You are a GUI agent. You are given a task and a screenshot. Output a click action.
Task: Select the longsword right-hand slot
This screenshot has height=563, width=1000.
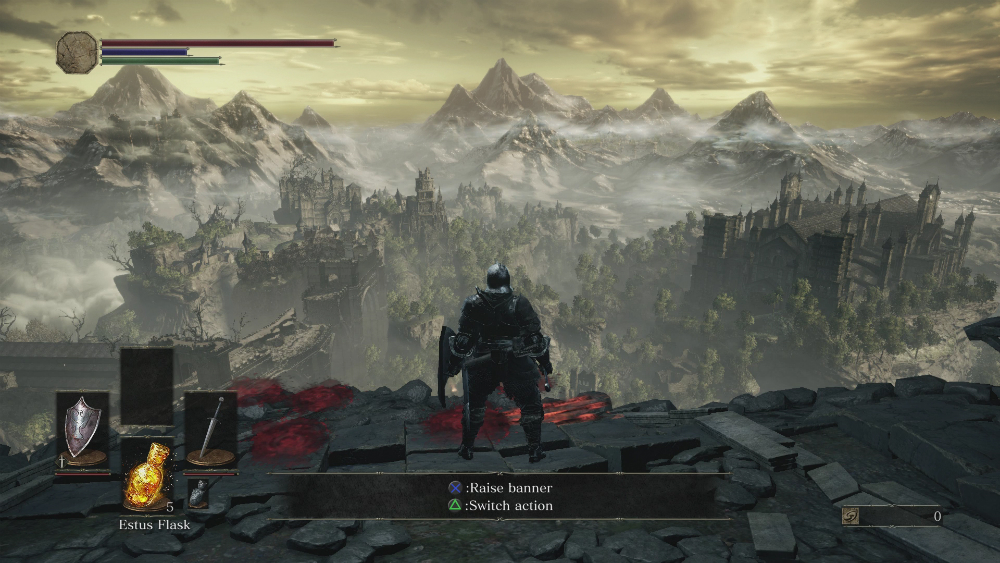(x=210, y=428)
